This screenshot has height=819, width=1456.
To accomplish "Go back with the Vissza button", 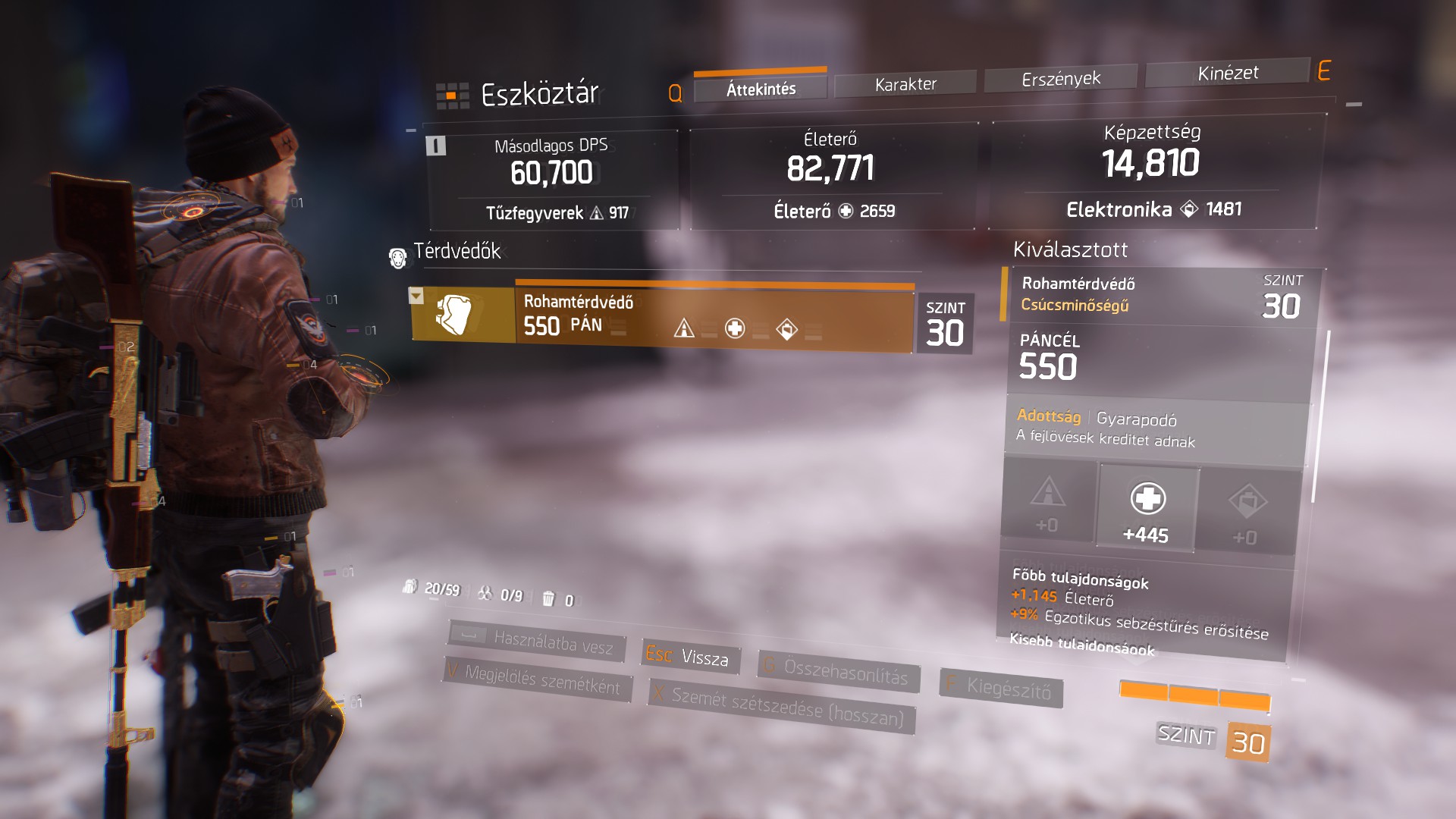I will point(689,656).
